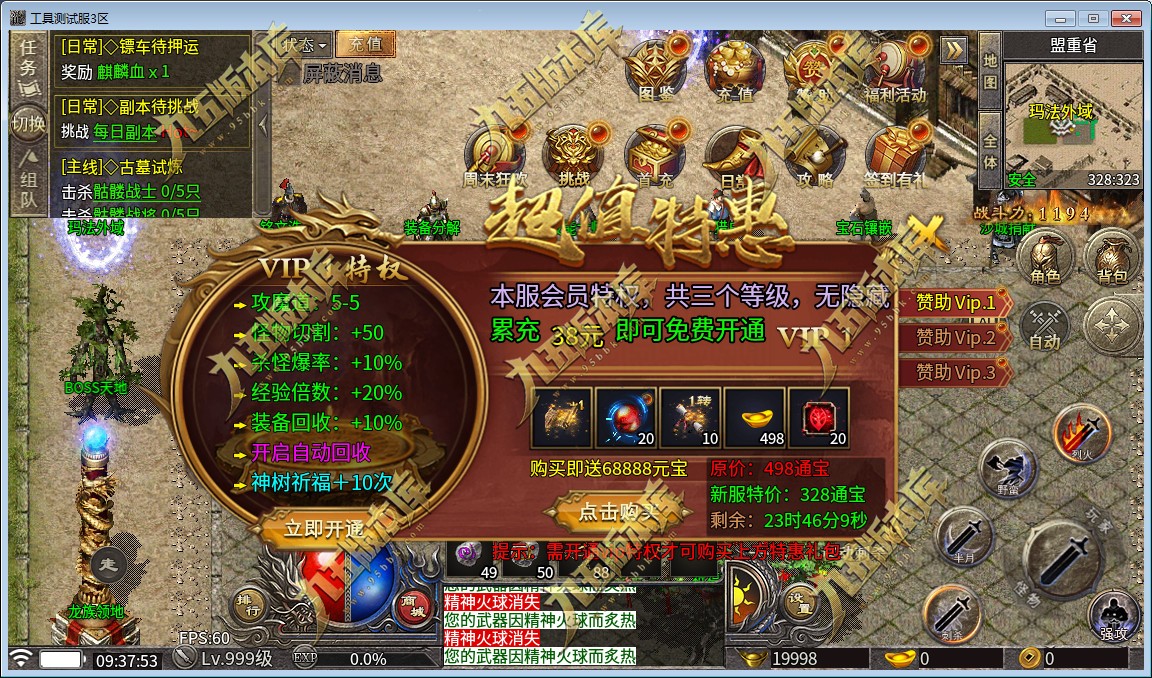Buy the bundle with 点击购买
The width and height of the screenshot is (1152, 678).
pyautogui.click(x=617, y=511)
